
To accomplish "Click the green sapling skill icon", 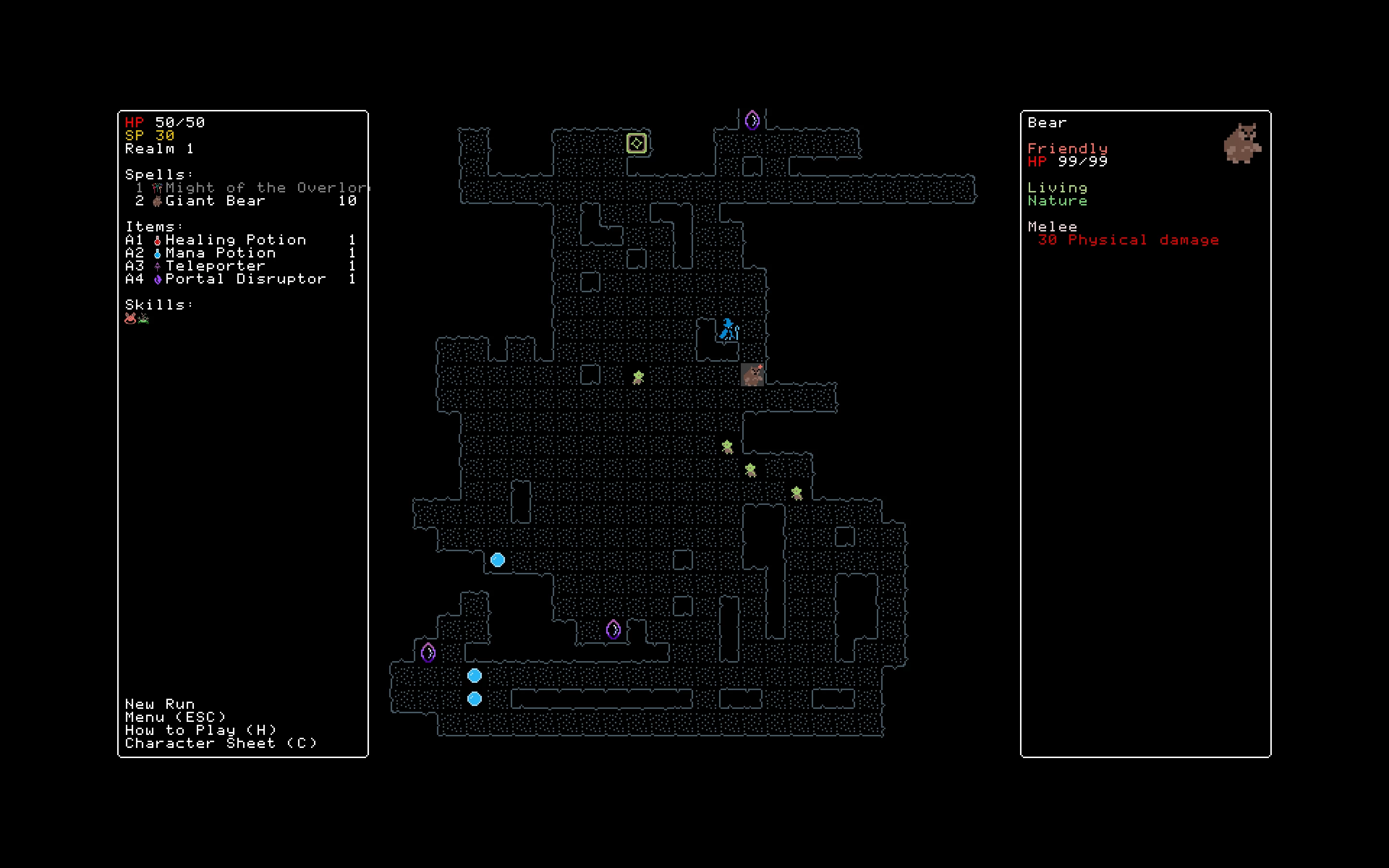I will point(144,319).
